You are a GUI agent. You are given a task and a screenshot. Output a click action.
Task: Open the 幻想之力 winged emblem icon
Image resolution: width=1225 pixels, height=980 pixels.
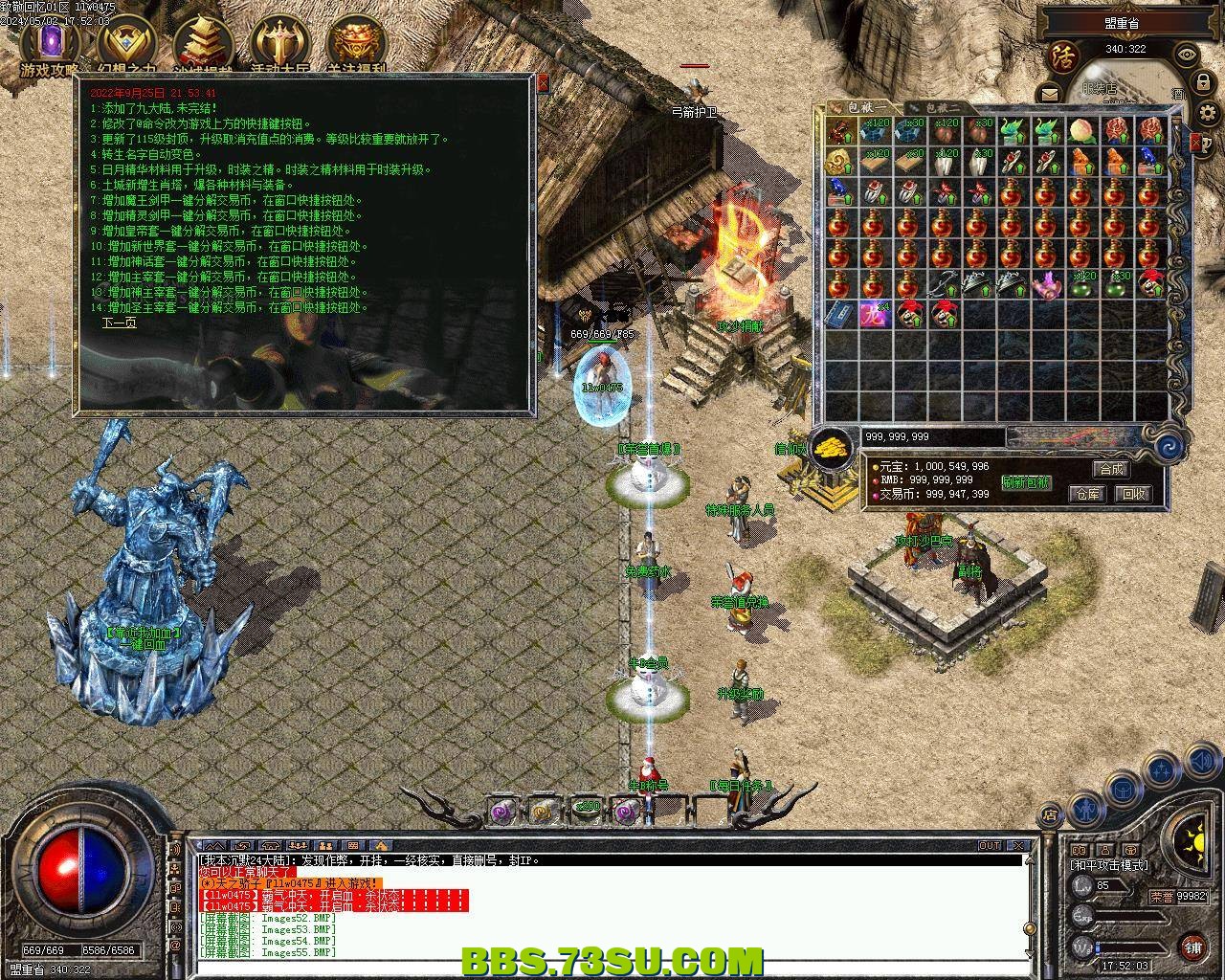coord(126,44)
